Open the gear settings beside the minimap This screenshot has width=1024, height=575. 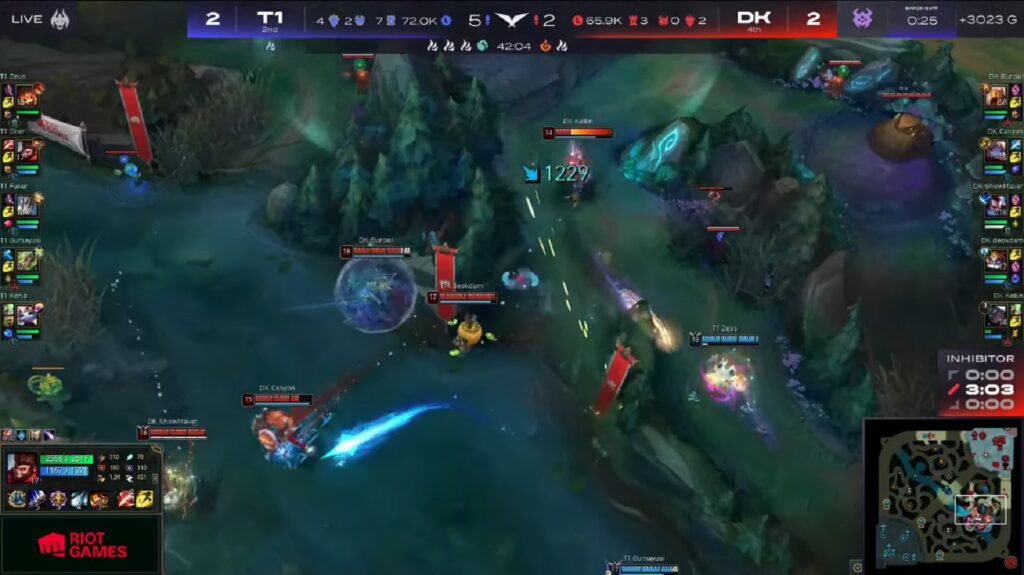(x=857, y=567)
